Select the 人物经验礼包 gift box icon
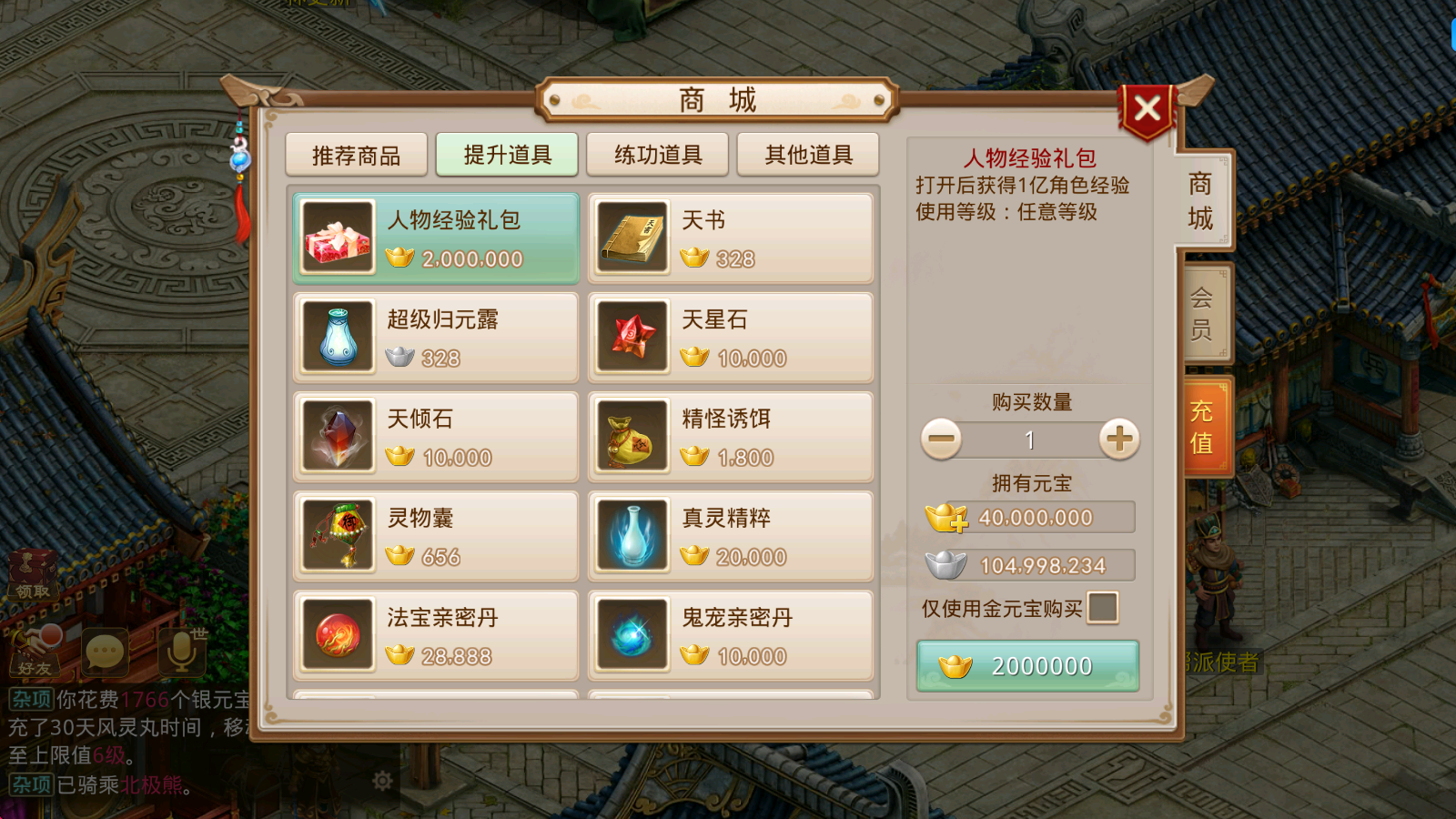This screenshot has height=819, width=1456. [x=337, y=238]
